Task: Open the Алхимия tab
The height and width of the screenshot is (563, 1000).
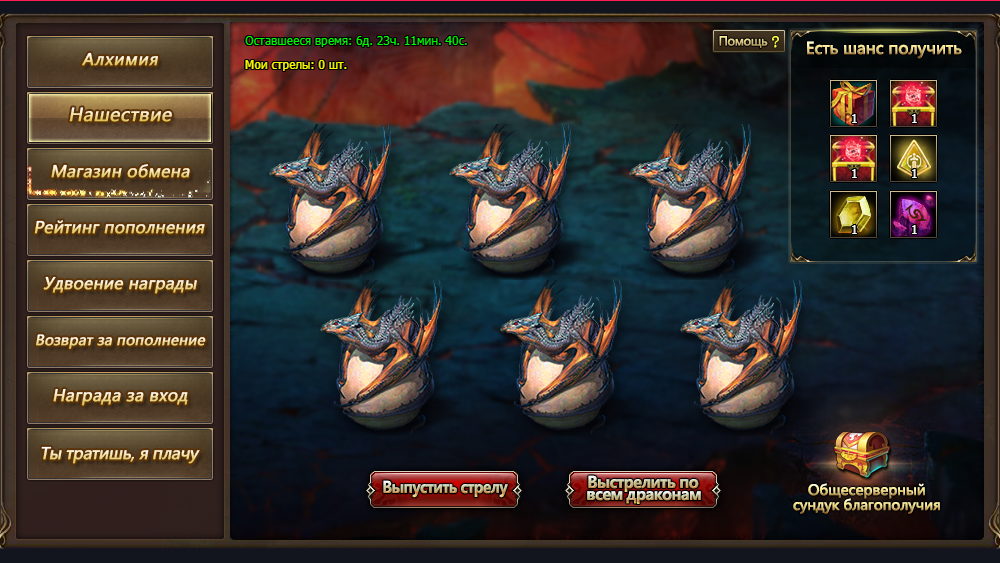Action: [x=120, y=61]
